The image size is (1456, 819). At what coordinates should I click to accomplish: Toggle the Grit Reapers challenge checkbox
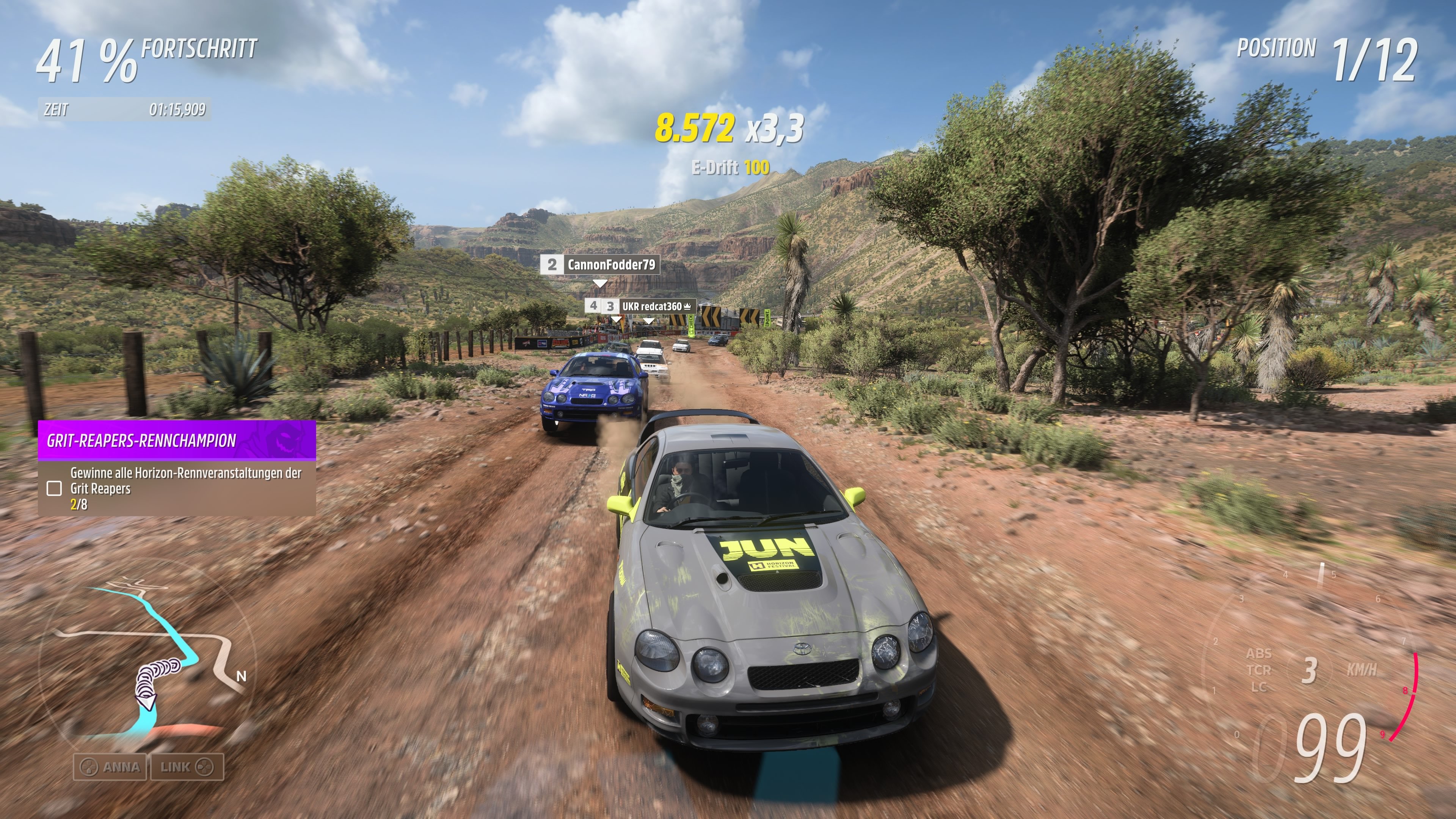(x=54, y=488)
